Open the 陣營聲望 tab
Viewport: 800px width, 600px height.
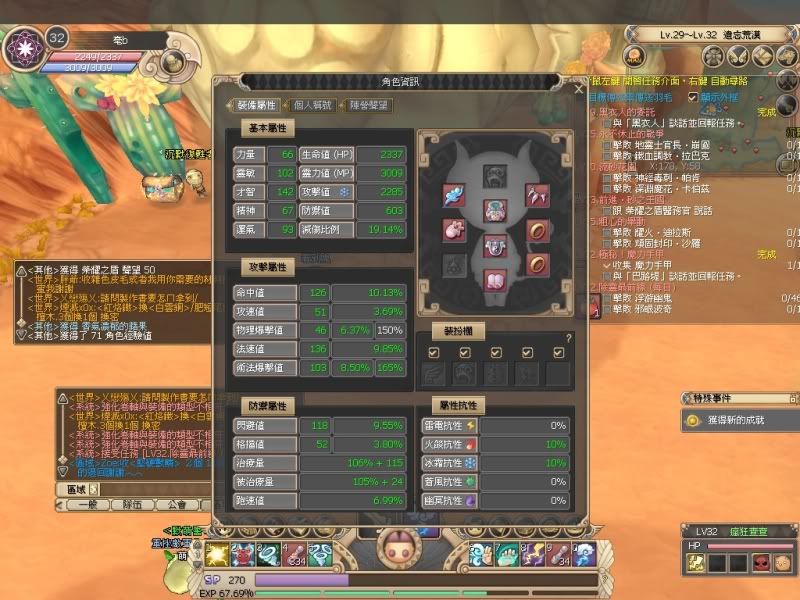click(x=369, y=104)
